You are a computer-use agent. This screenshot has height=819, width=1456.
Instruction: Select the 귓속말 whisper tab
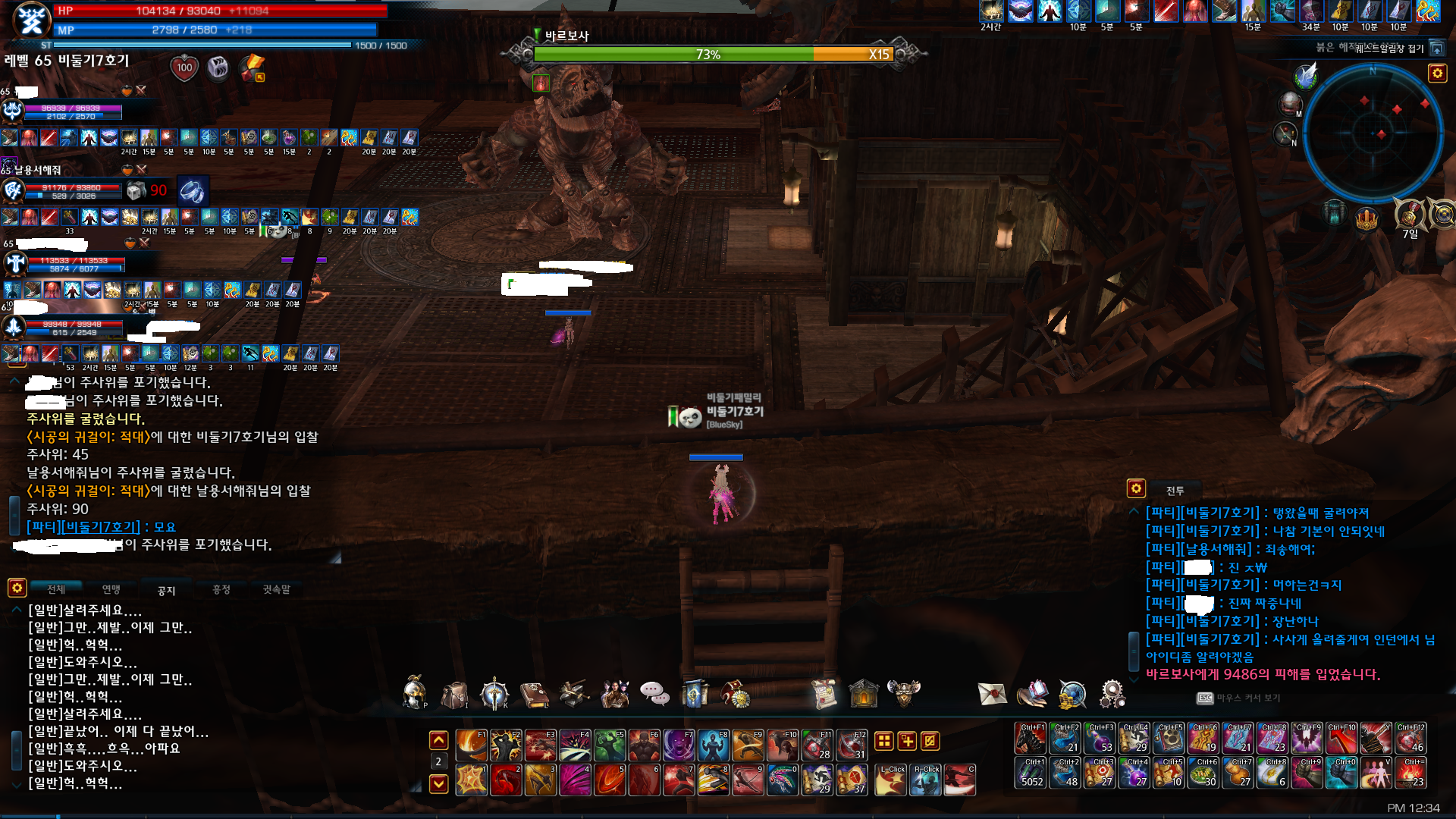pos(276,589)
